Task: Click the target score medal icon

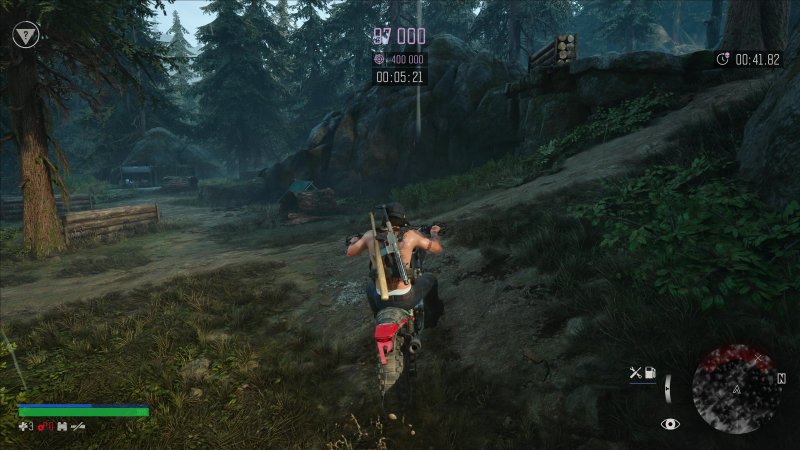Action: point(379,60)
